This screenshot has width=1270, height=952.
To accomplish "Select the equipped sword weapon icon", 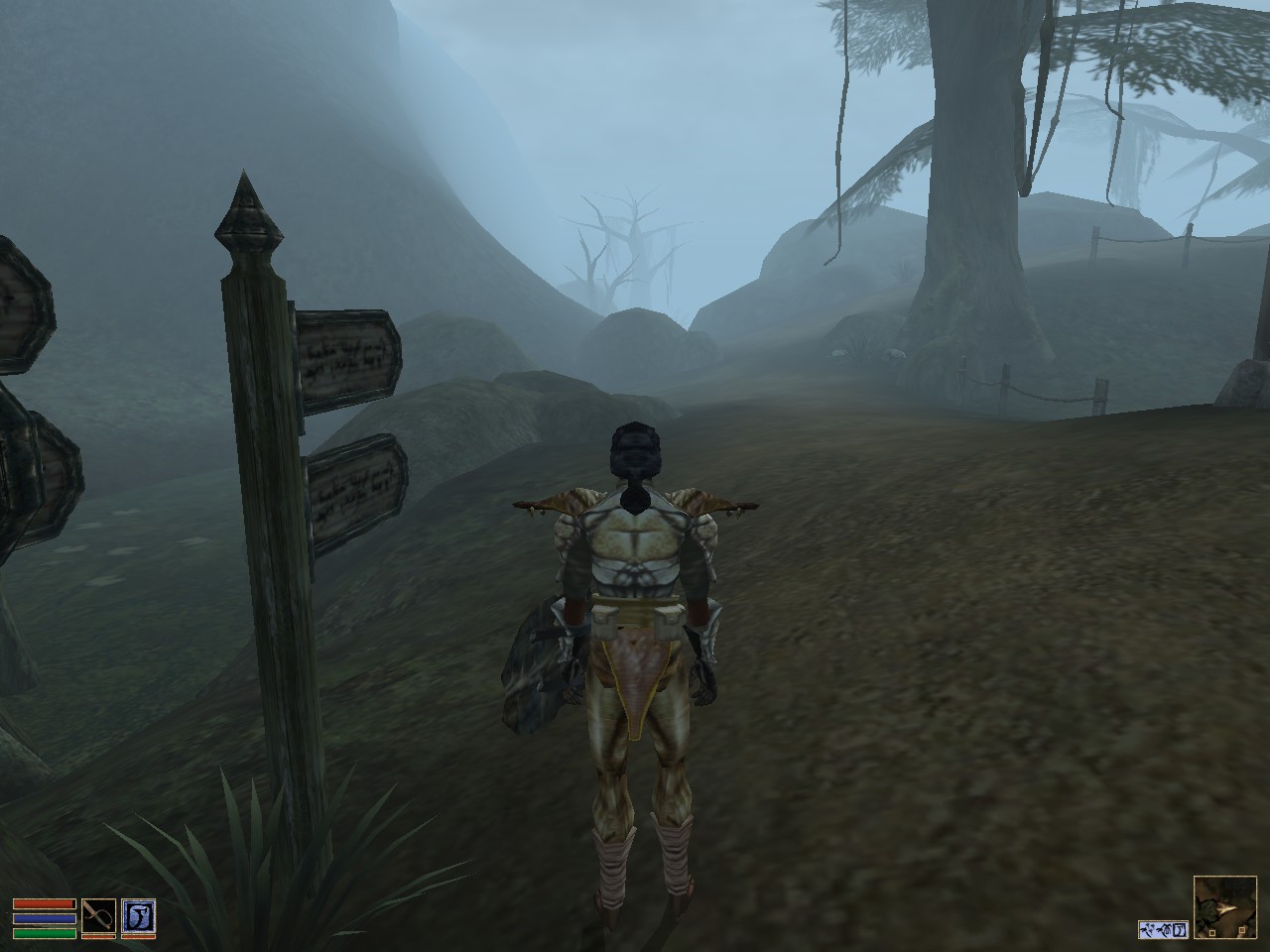I will click(99, 916).
